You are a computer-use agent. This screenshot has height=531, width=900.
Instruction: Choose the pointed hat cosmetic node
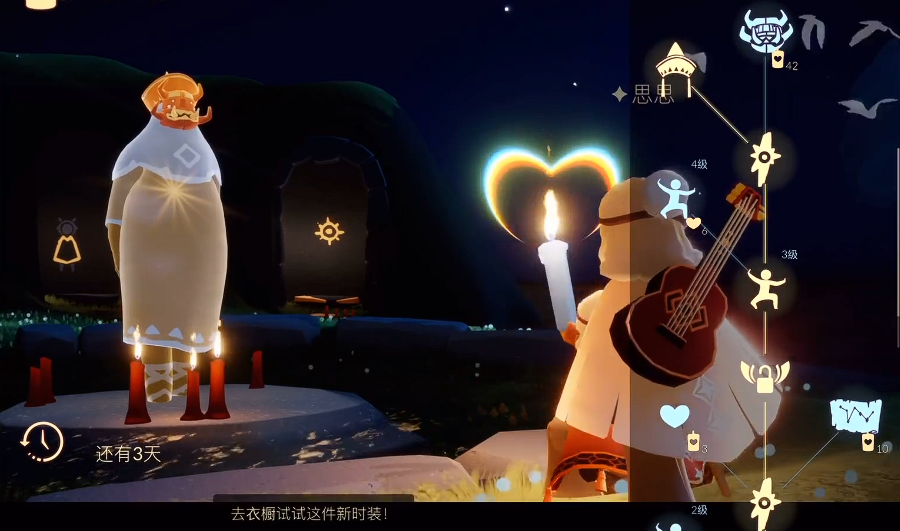[676, 64]
